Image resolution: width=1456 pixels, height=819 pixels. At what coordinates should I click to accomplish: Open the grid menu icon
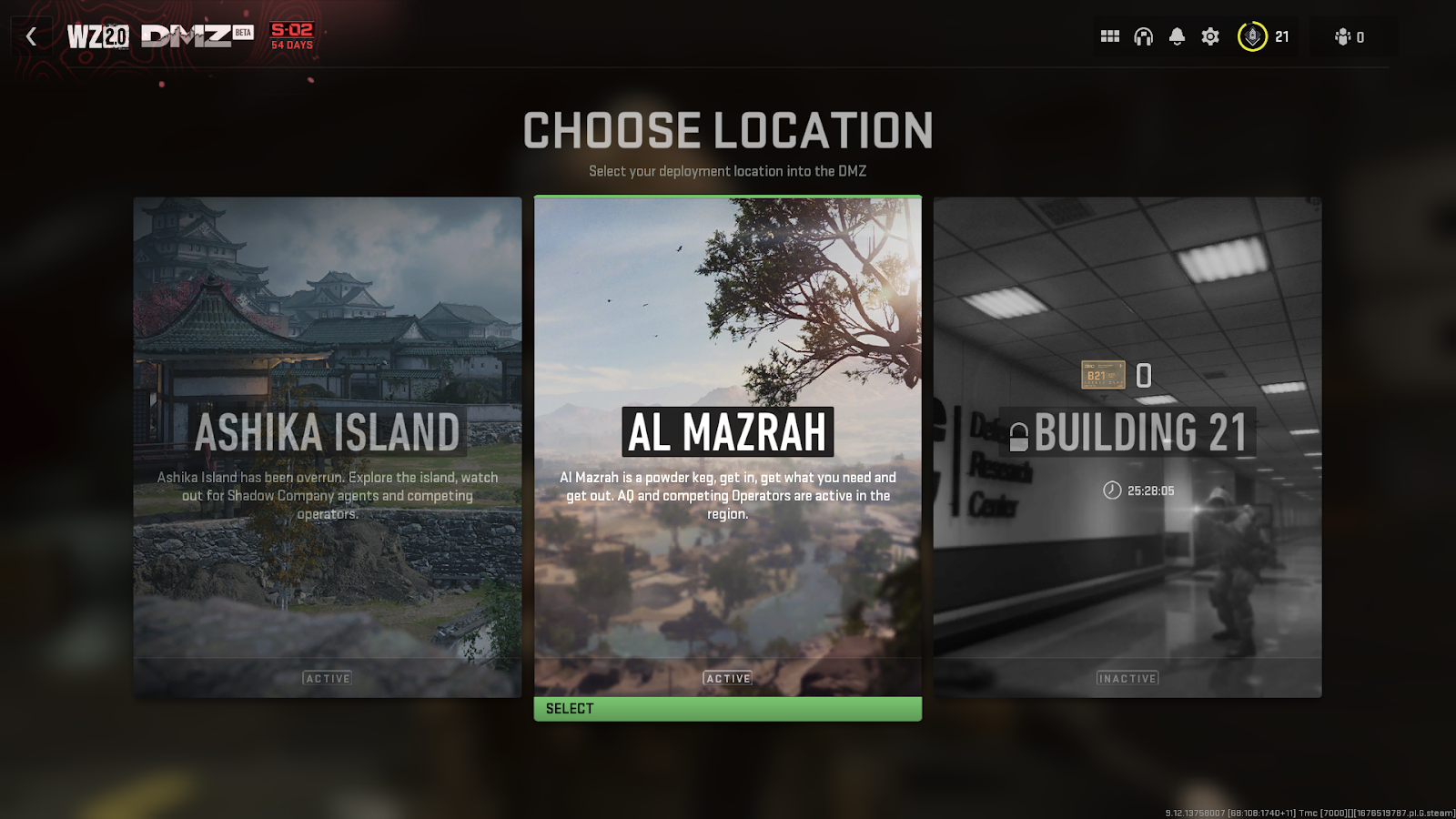point(1110,36)
